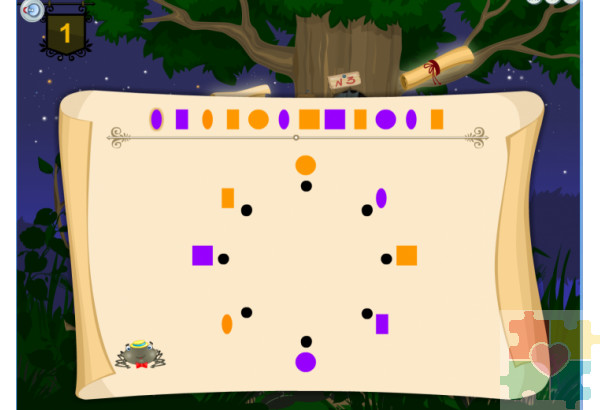This screenshot has width=600, height=410.
Task: Select the purple square in the ring
Action: (x=203, y=255)
